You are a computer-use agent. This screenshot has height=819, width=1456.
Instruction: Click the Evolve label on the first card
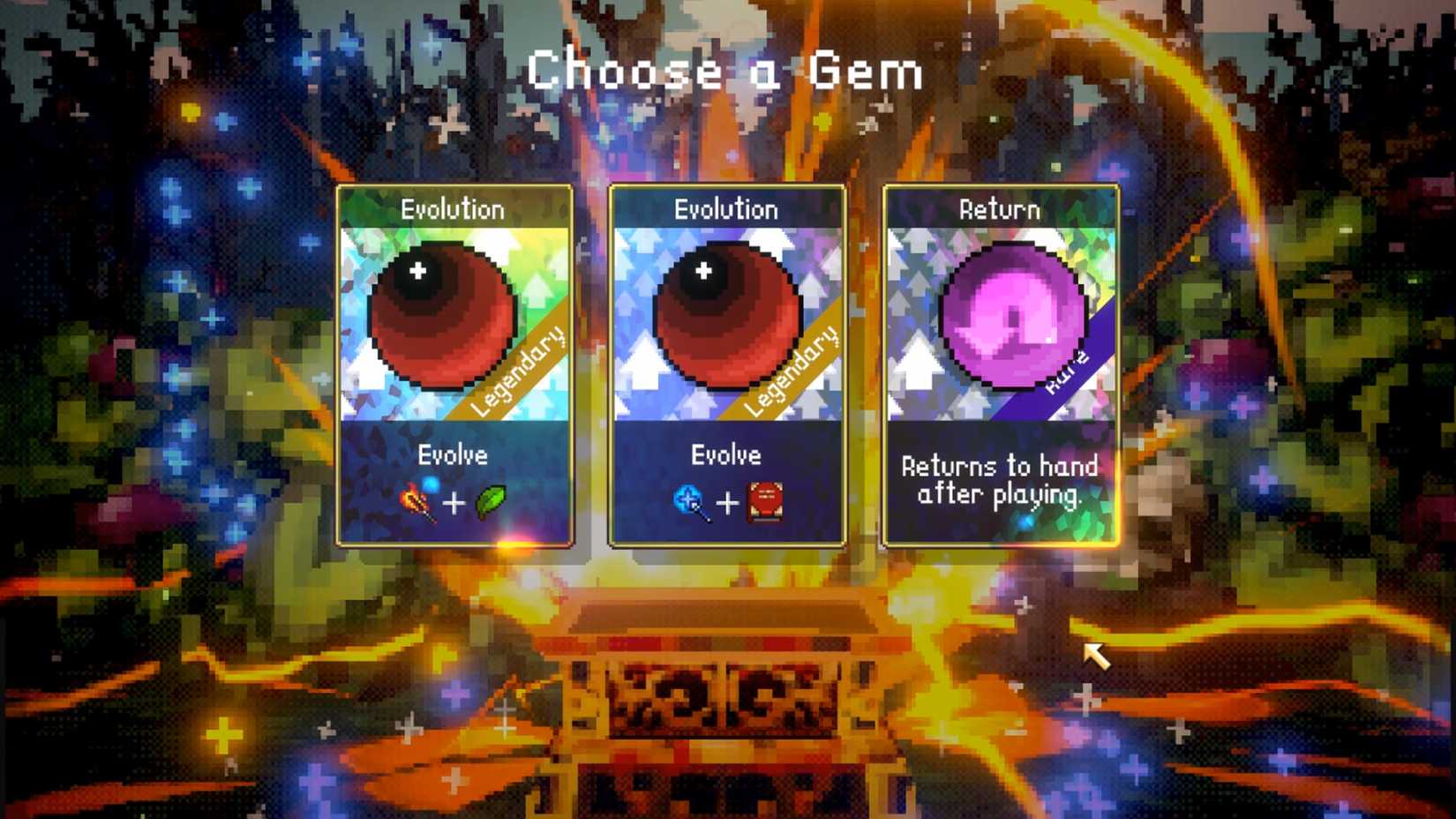(x=453, y=456)
